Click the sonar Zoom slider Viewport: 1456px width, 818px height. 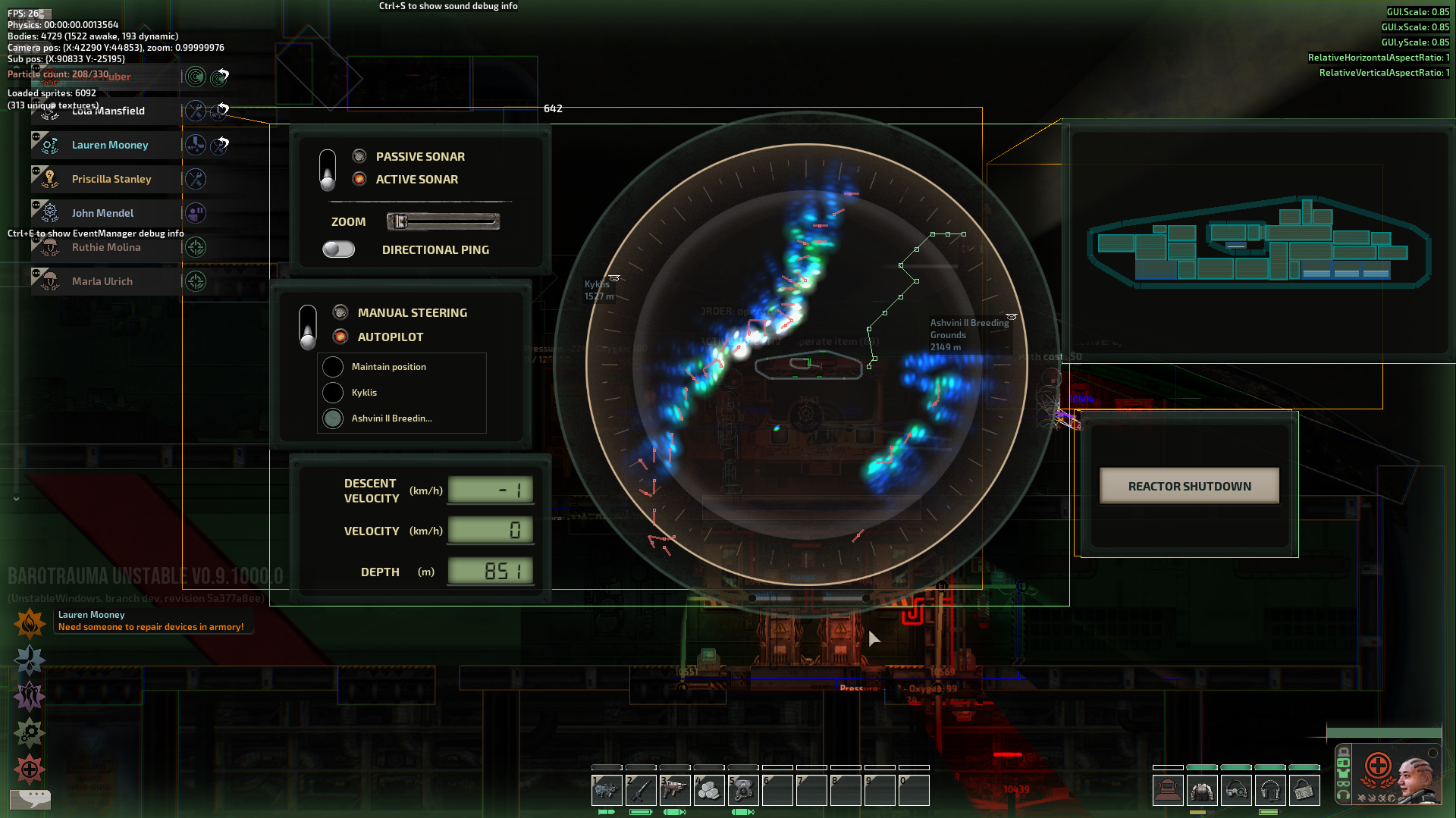[x=443, y=221]
